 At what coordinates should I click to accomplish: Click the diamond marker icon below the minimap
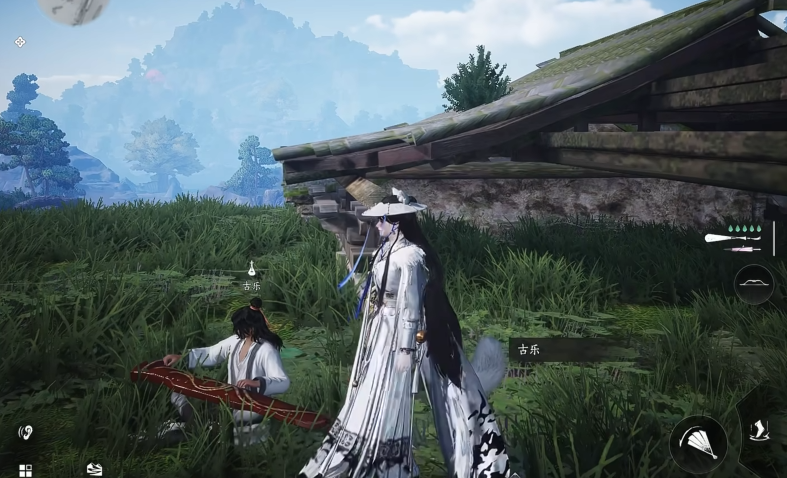[x=20, y=42]
